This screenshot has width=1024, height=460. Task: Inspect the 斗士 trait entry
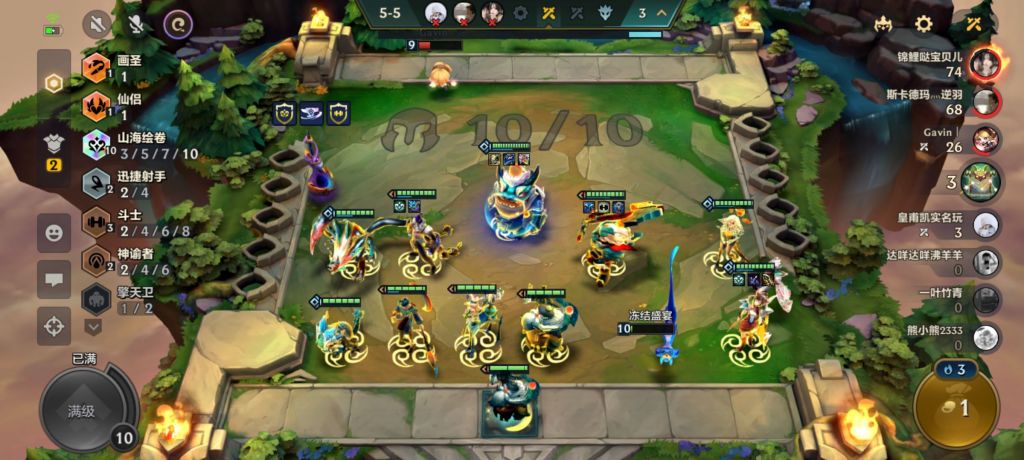click(x=125, y=221)
